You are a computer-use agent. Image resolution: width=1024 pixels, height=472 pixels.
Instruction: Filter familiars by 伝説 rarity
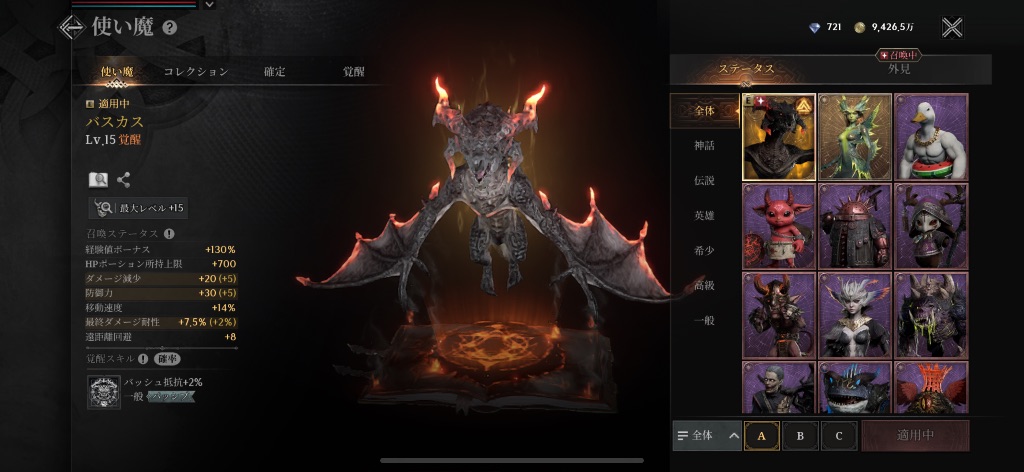point(705,181)
